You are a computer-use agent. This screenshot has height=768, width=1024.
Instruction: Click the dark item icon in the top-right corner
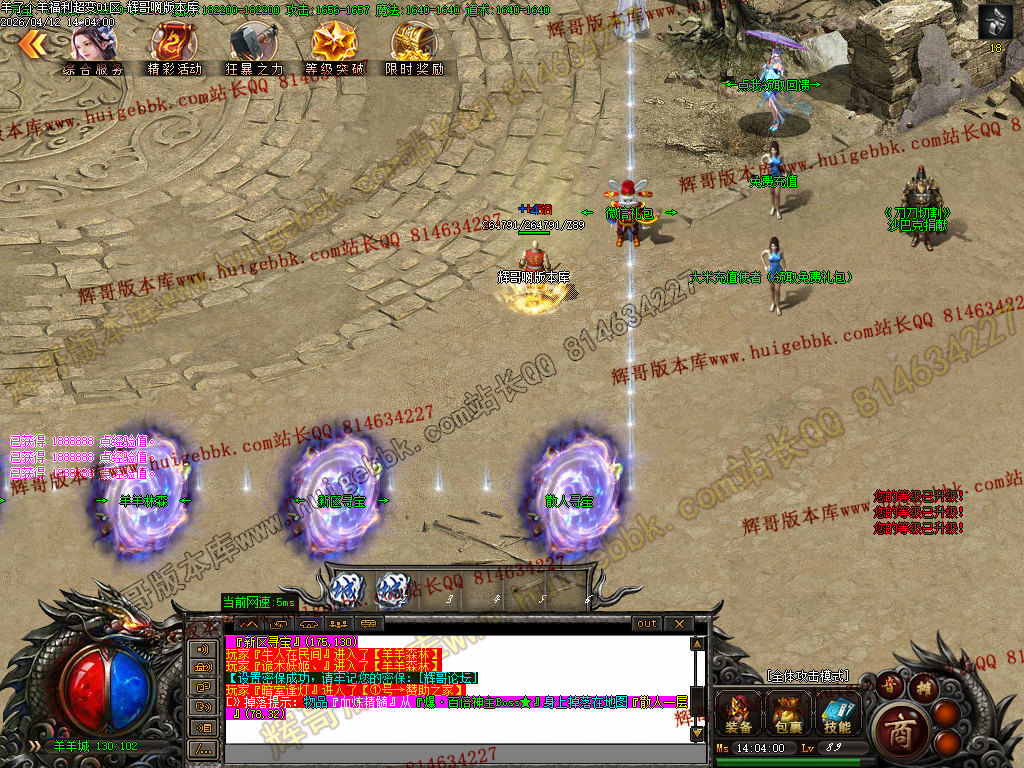pos(994,22)
